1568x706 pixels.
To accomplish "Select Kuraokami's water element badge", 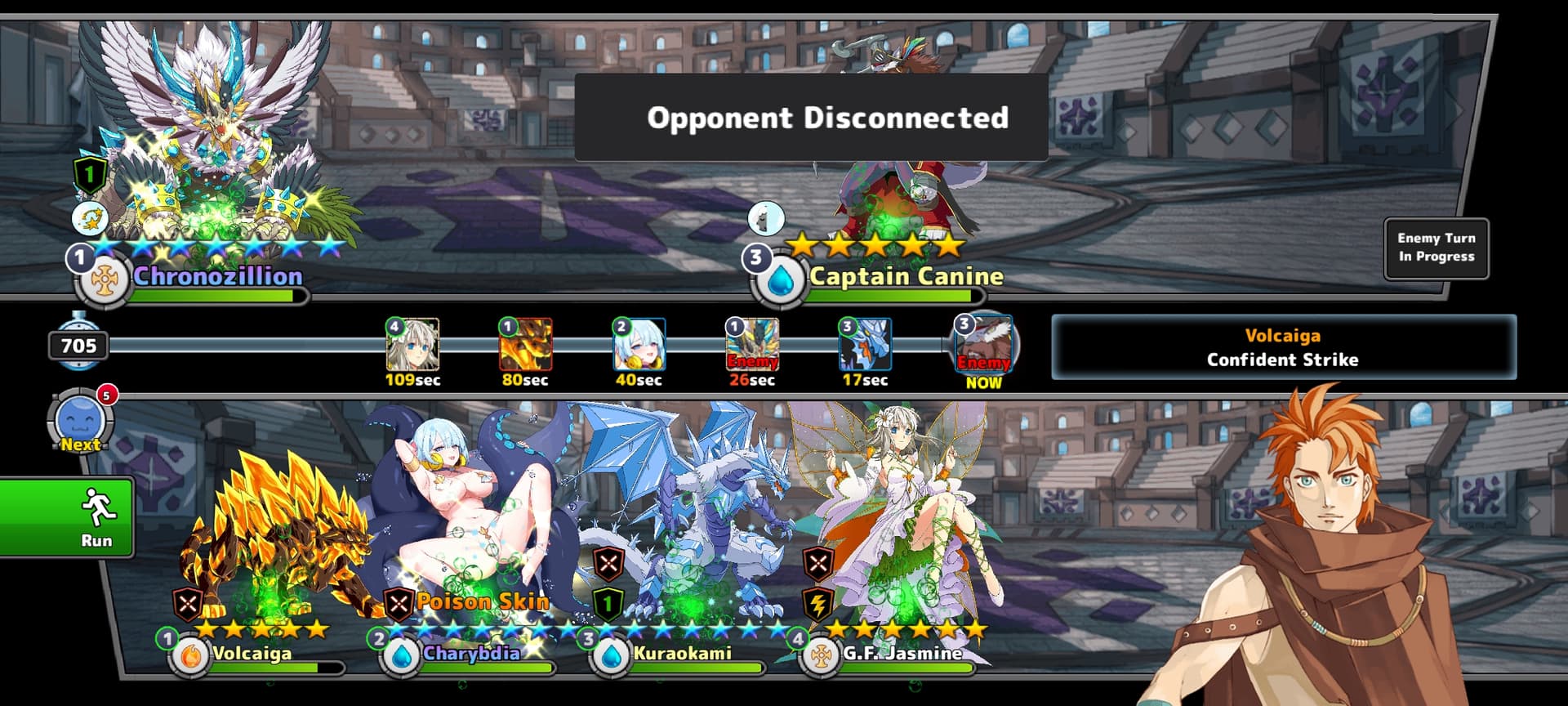I will 611,656.
